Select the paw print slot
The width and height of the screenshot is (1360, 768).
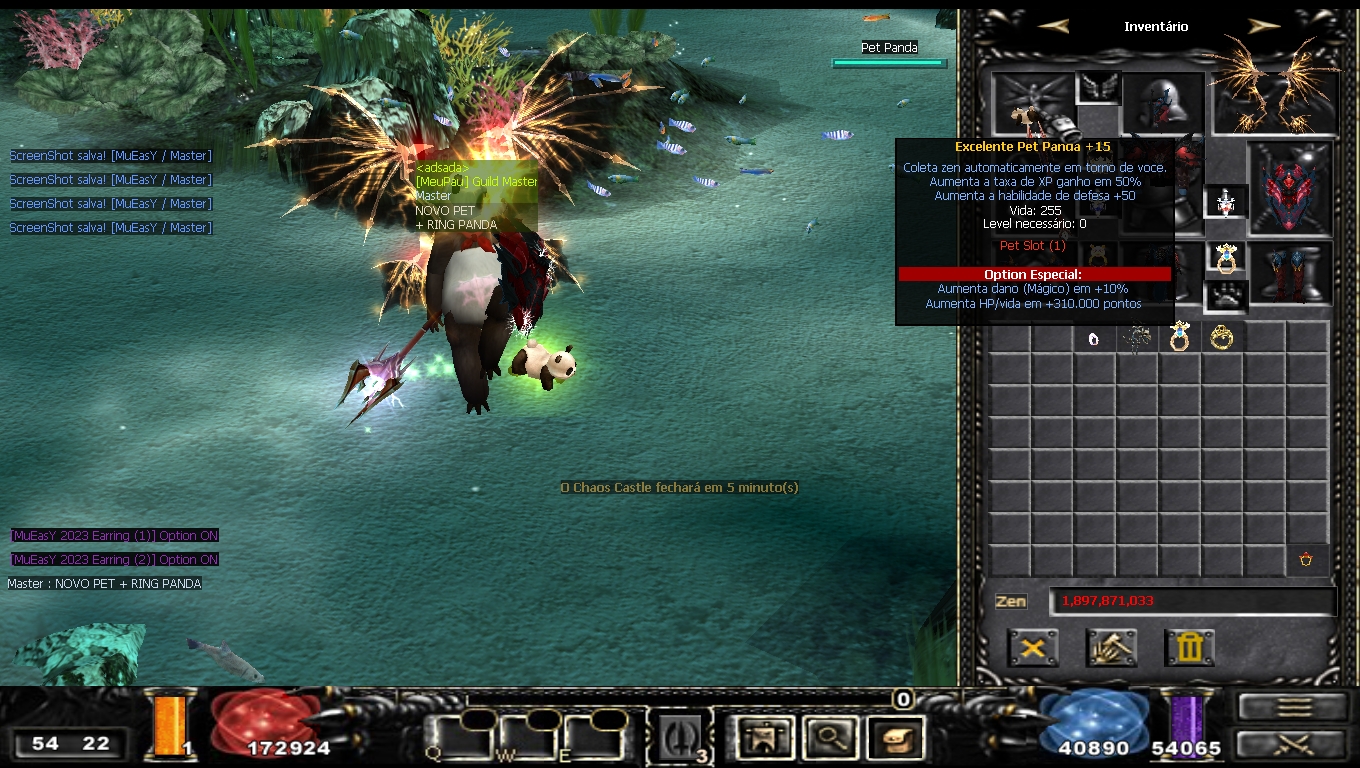coord(1225,296)
